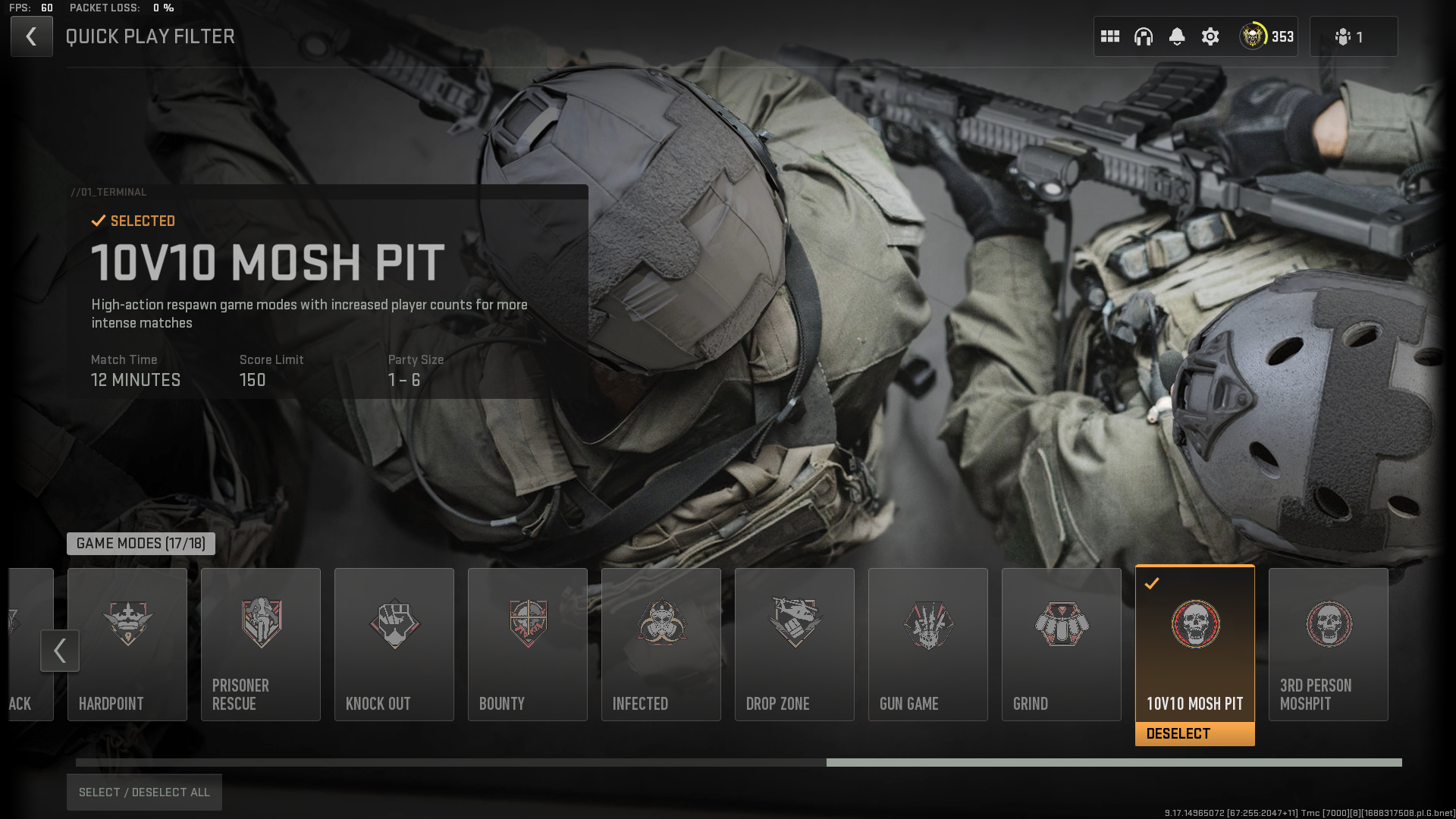This screenshot has width=1456, height=819.
Task: Select the Drop Zone mode
Action: tap(795, 645)
